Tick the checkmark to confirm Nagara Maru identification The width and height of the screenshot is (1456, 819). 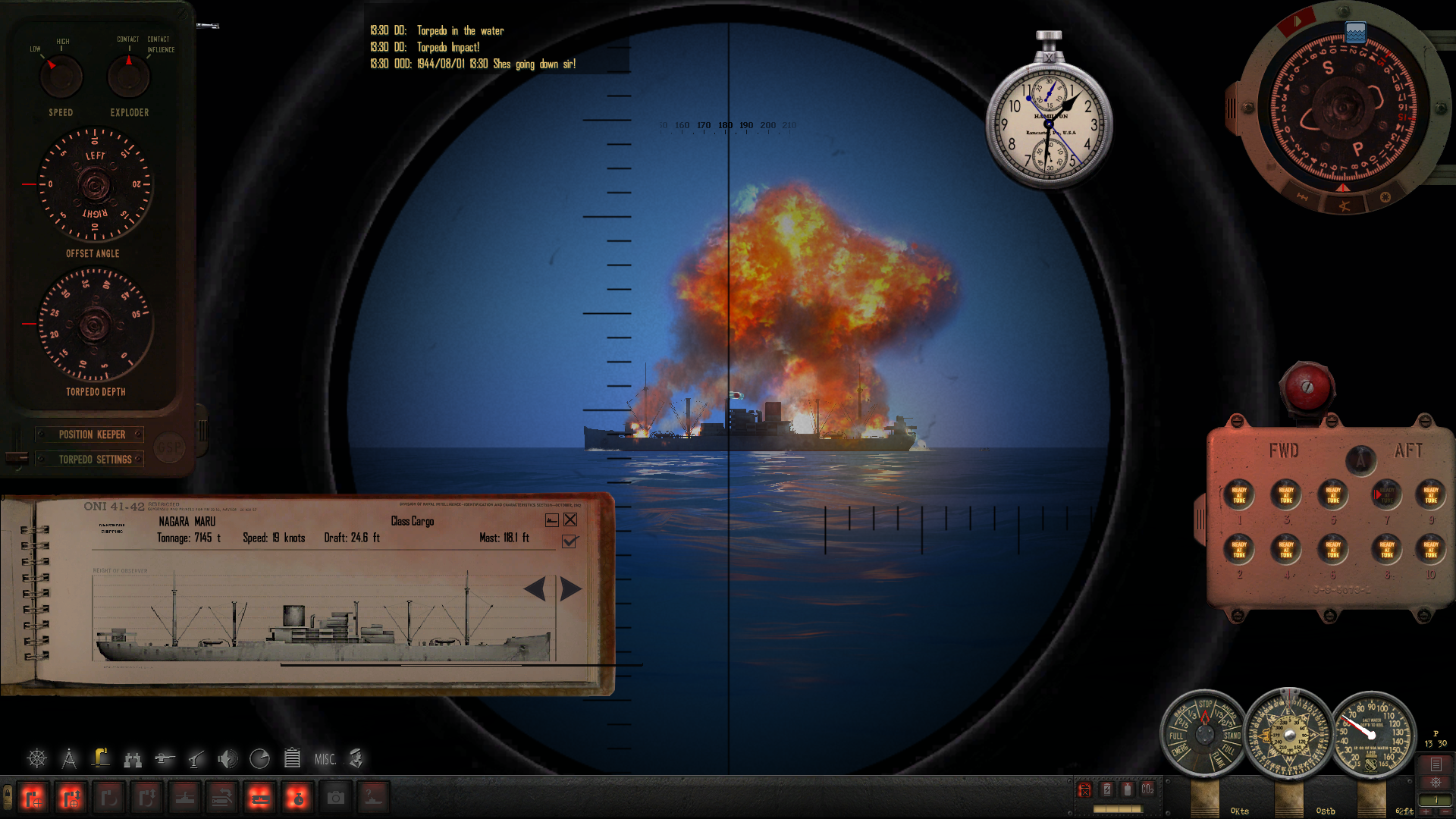coord(570,541)
